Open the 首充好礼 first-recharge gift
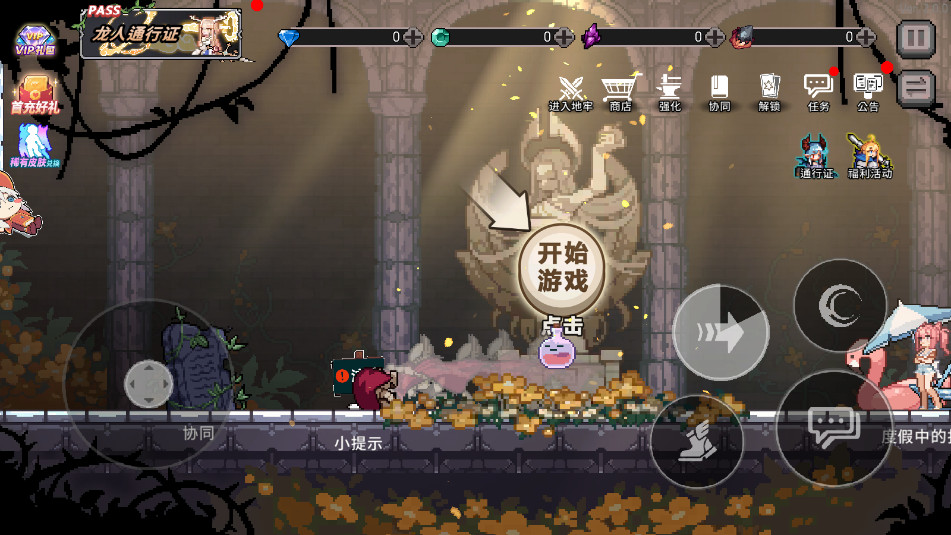 (35, 94)
